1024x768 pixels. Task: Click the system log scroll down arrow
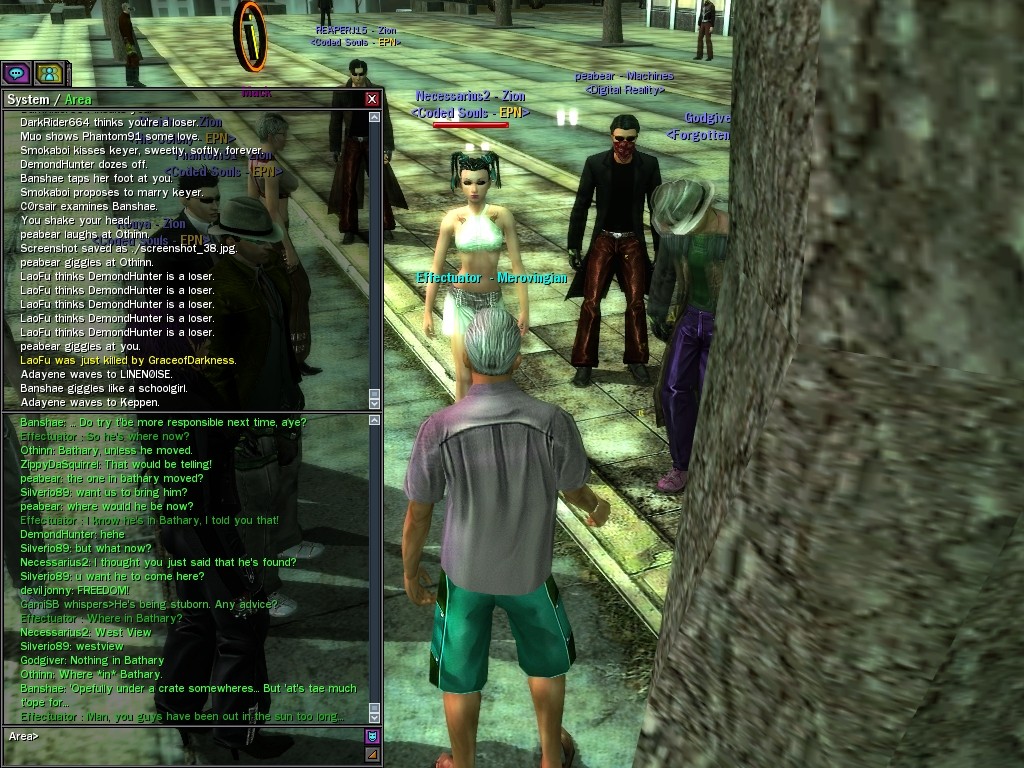(375, 401)
